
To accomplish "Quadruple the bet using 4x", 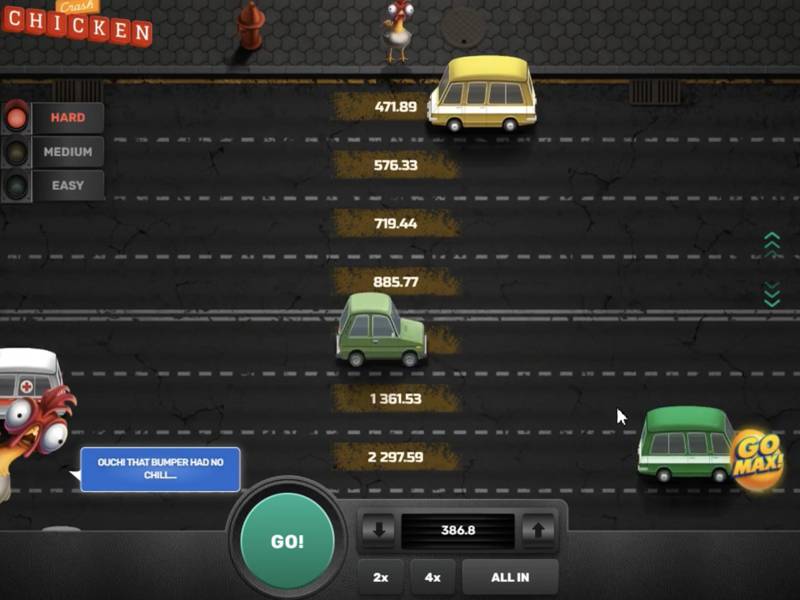I will (x=432, y=577).
